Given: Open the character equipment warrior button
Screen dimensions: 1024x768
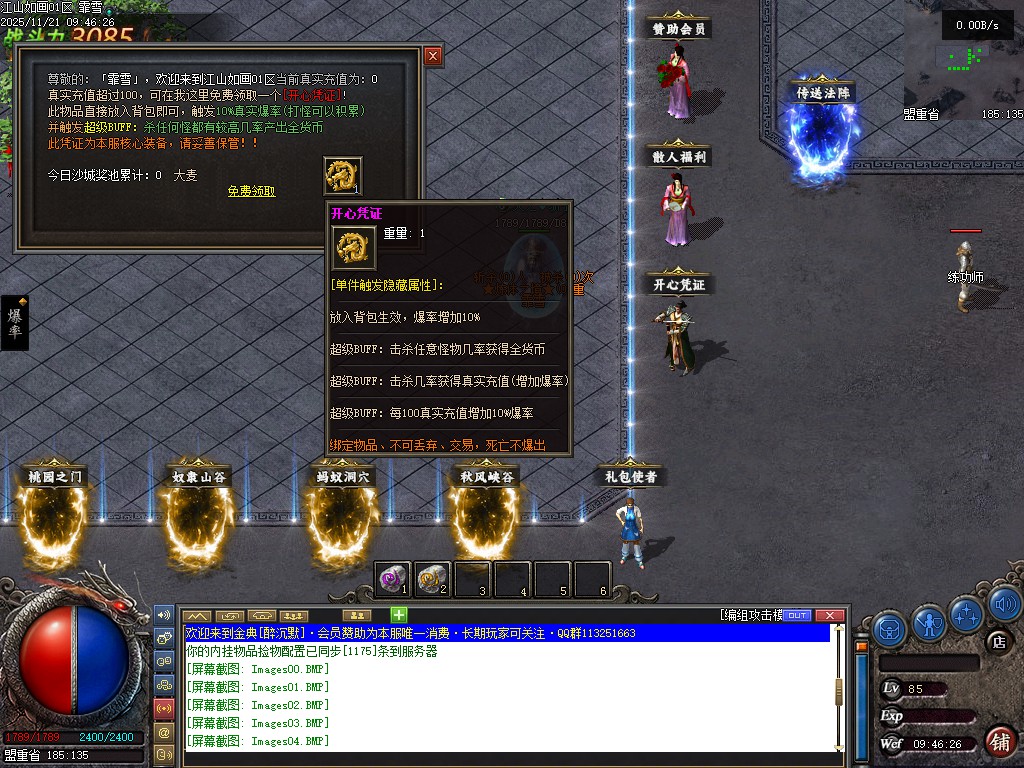Looking at the screenshot, I should (x=929, y=624).
